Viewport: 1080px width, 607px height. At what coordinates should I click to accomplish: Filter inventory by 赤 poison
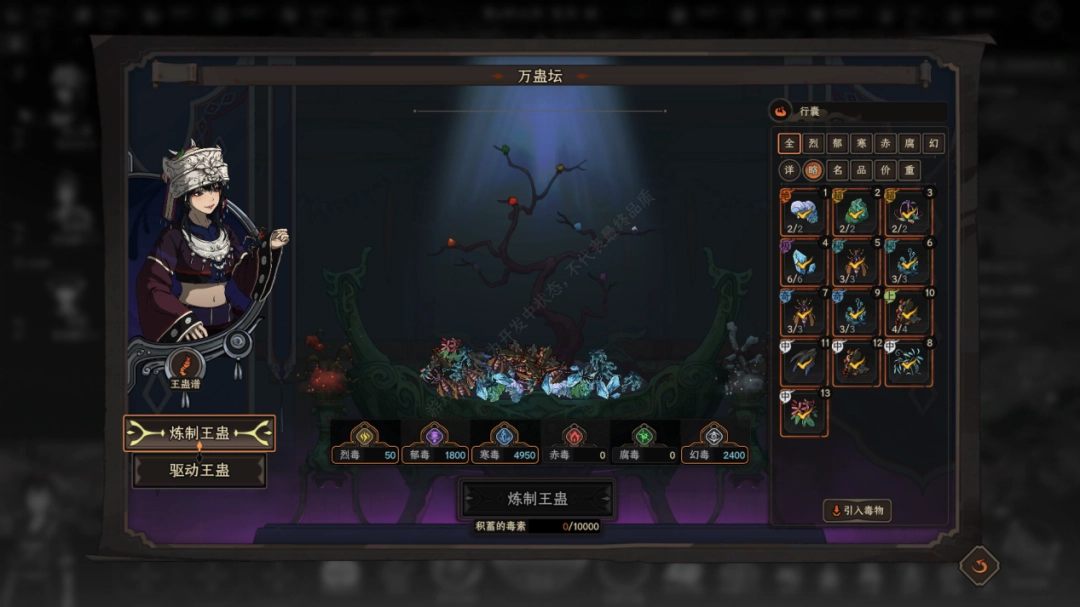pyautogui.click(x=886, y=143)
